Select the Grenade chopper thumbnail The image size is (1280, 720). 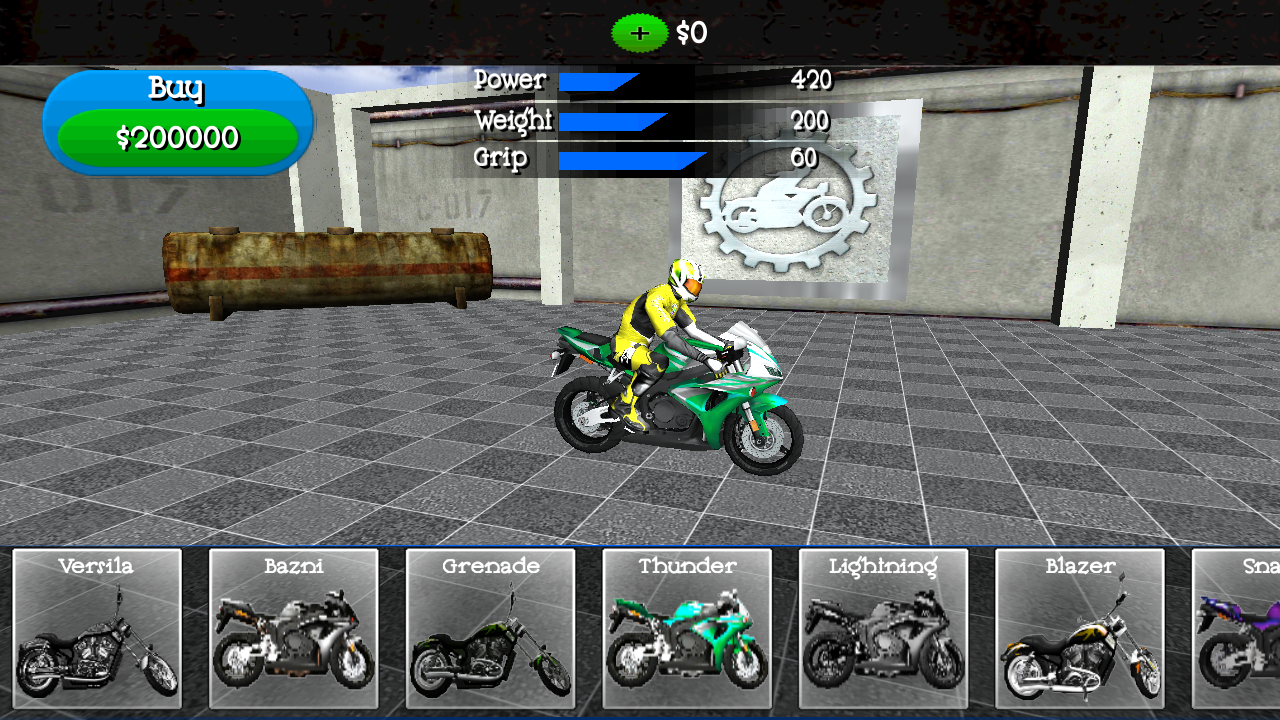coord(489,630)
